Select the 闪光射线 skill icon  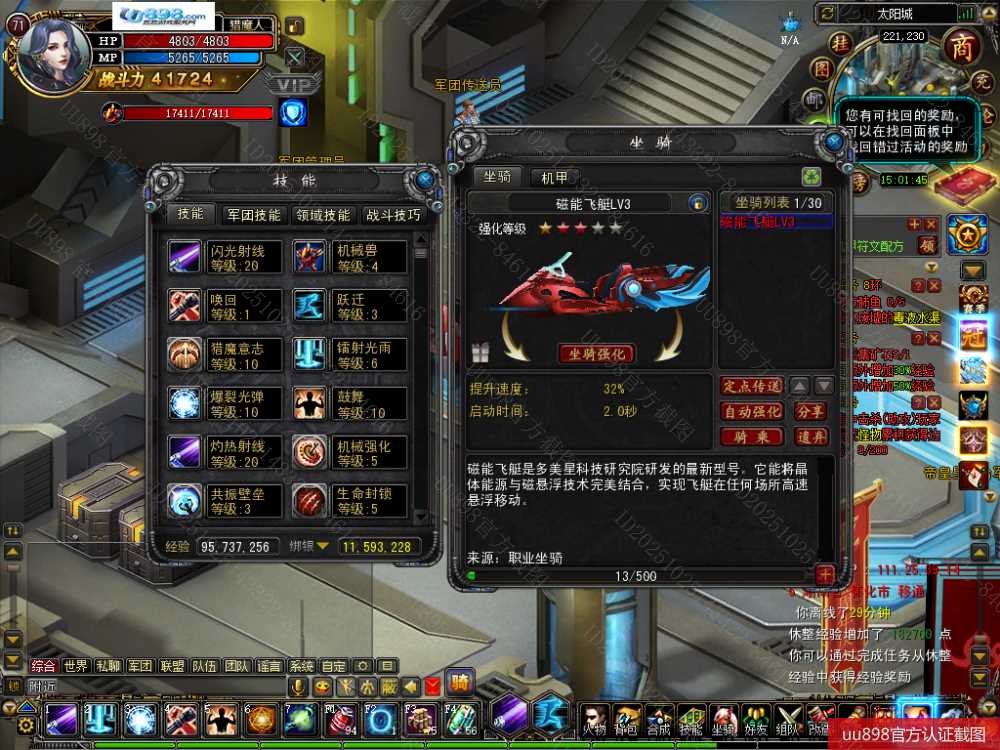185,257
